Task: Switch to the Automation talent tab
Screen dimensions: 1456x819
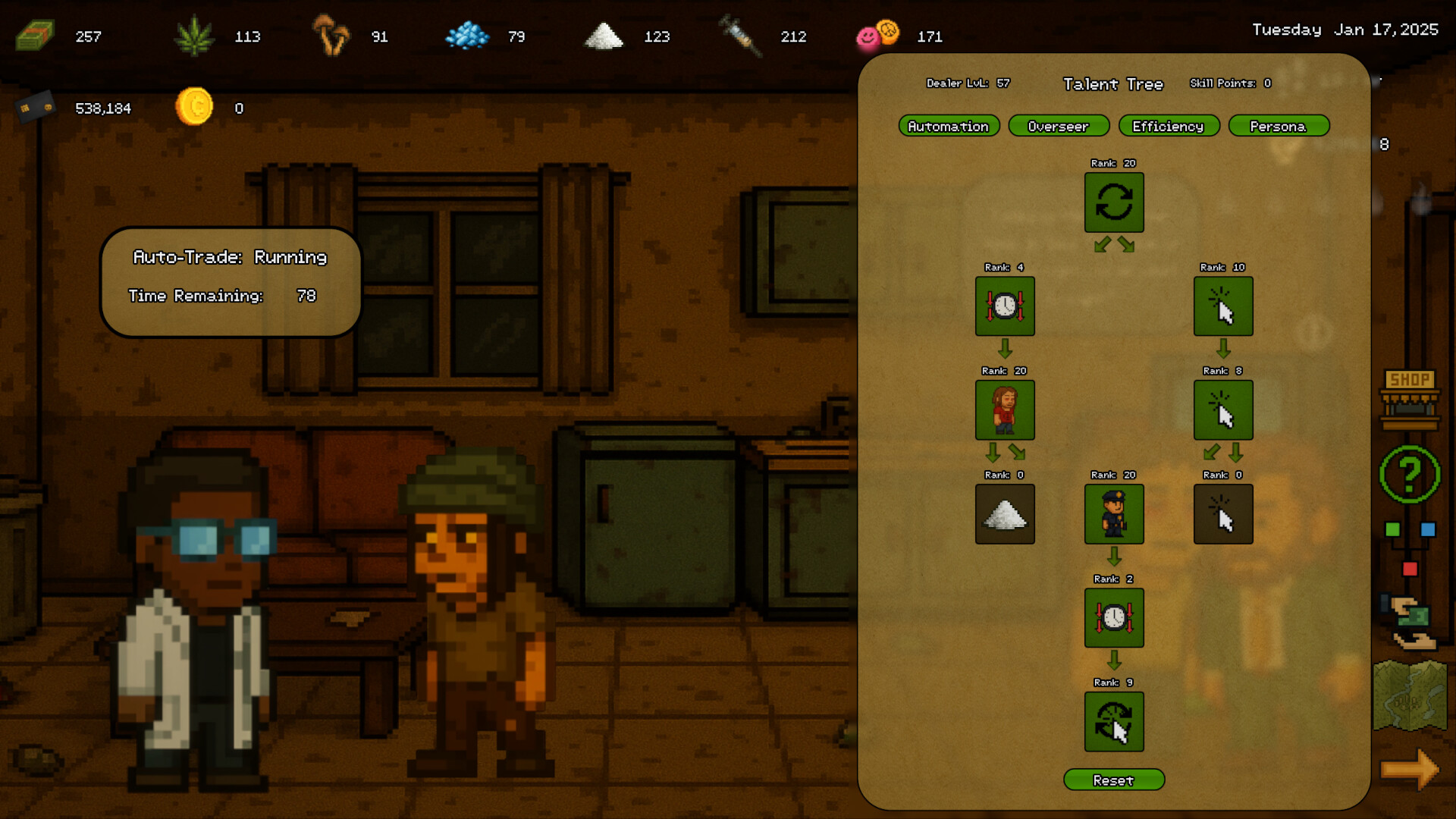Action: pos(949,126)
